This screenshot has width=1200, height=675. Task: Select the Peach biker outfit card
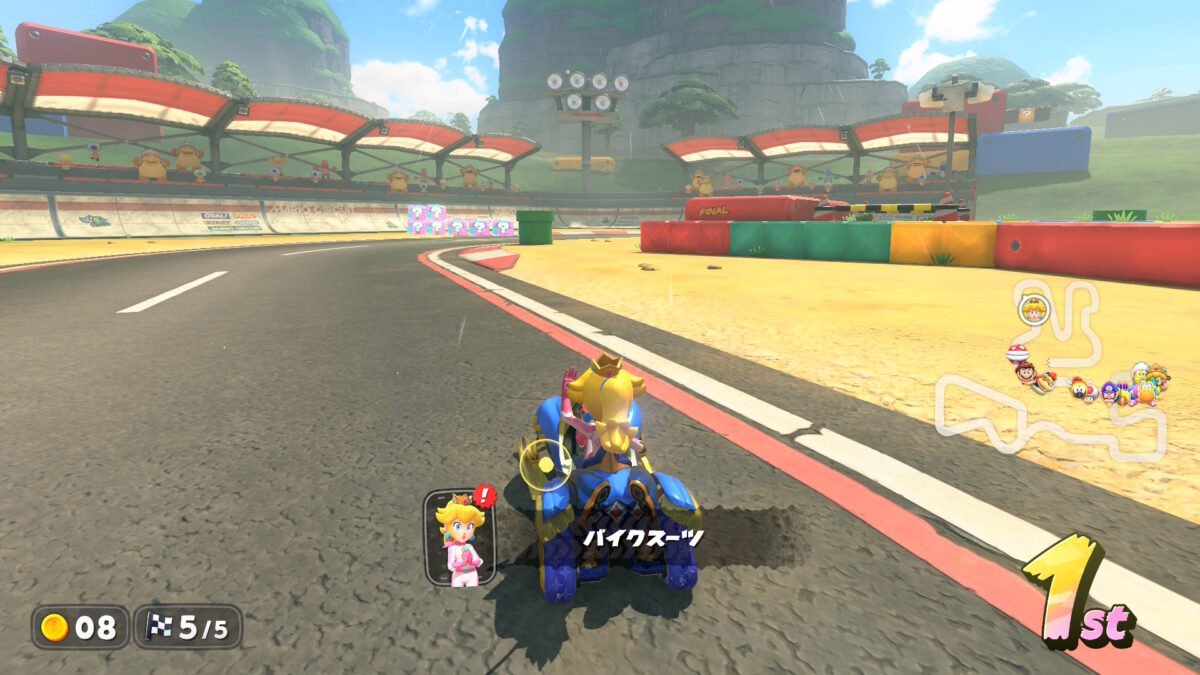pos(459,538)
